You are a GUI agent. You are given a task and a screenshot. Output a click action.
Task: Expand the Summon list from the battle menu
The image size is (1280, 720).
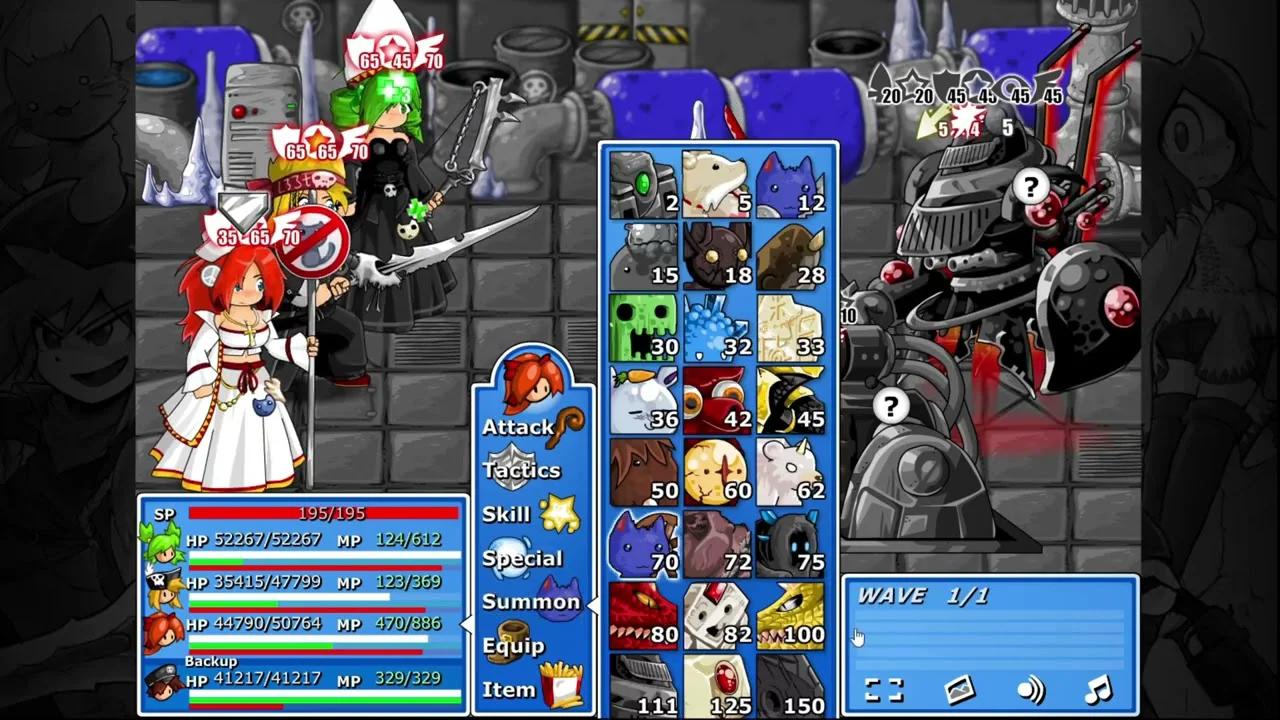pos(532,602)
